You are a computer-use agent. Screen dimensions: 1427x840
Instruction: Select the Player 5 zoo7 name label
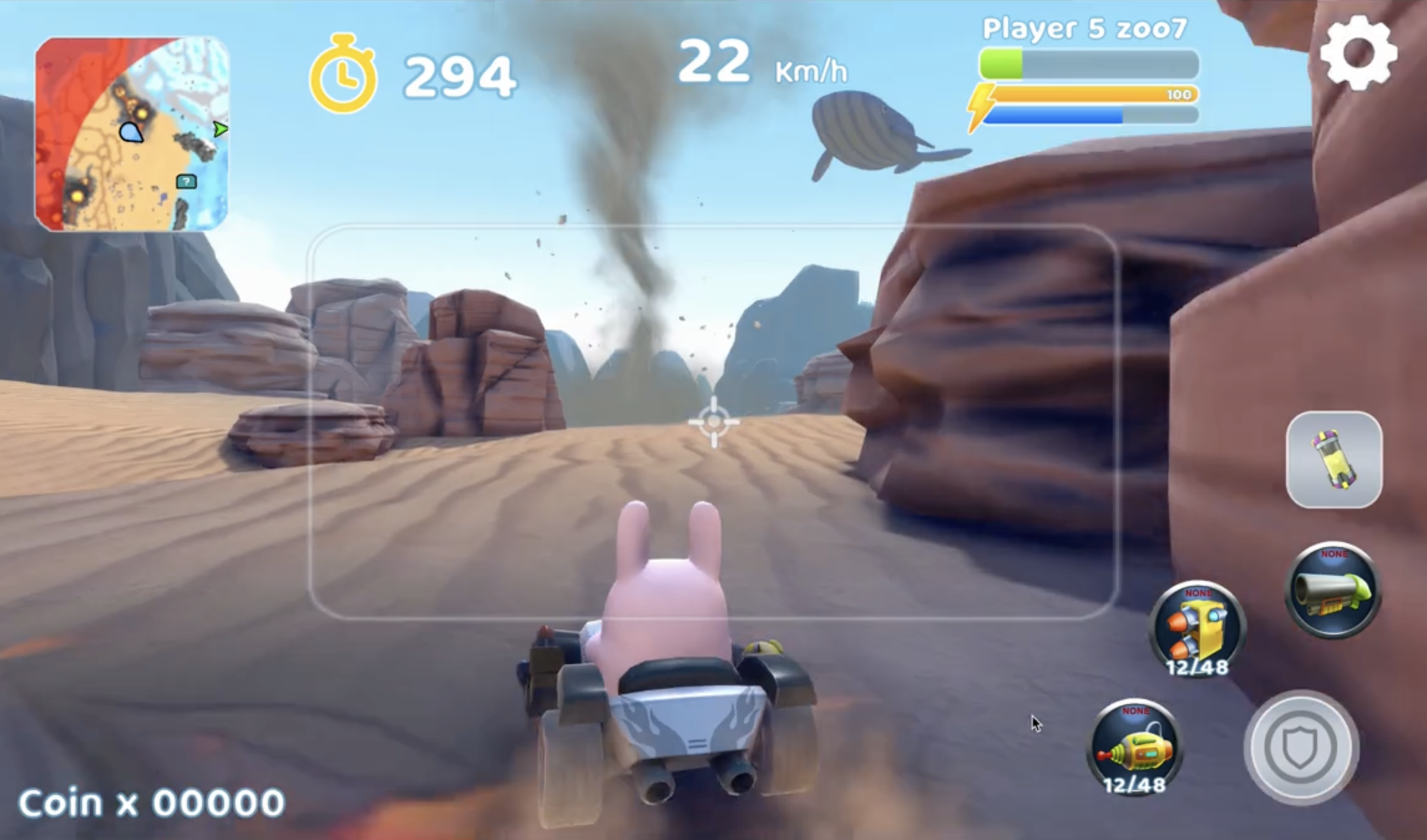(x=1086, y=28)
